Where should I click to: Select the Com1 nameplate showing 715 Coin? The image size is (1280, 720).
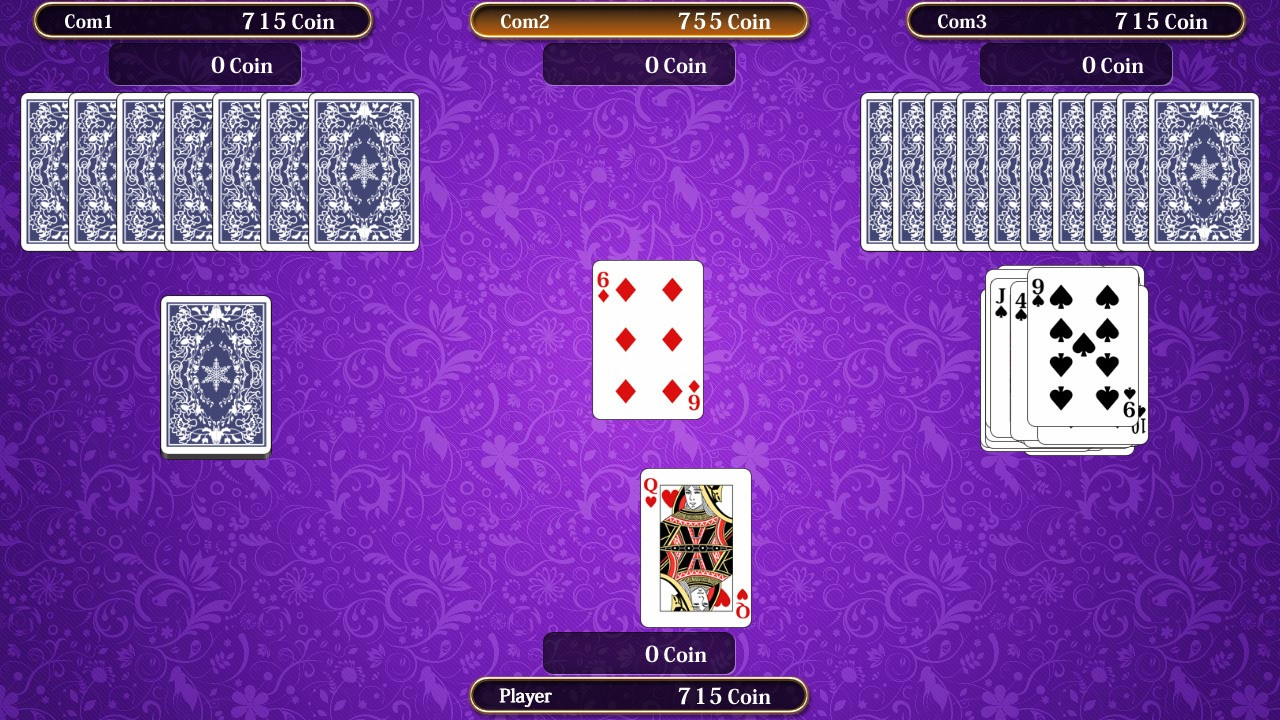(203, 21)
